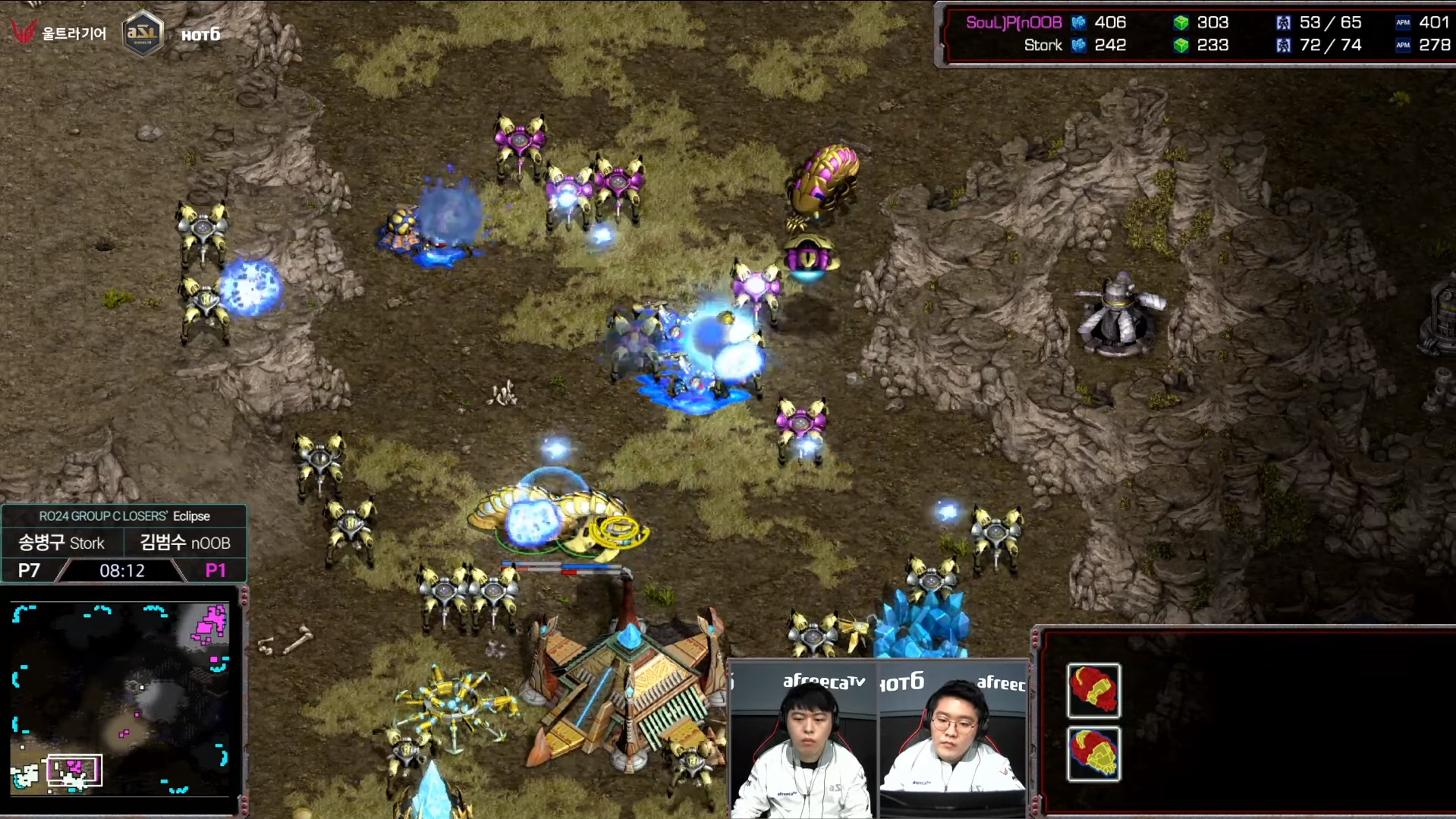Click the SouL)P(nOOB player name in scoreboard

[x=1013, y=23]
